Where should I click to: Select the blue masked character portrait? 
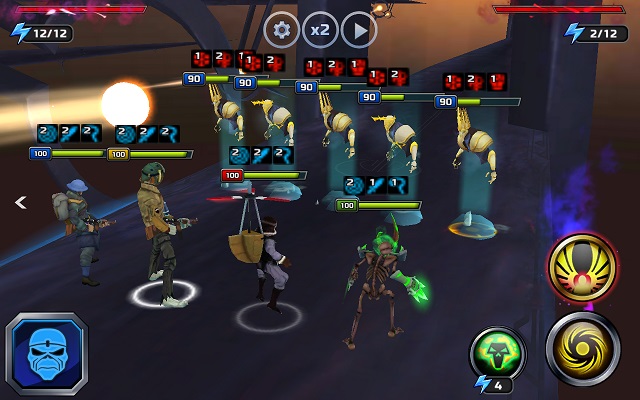[46, 354]
